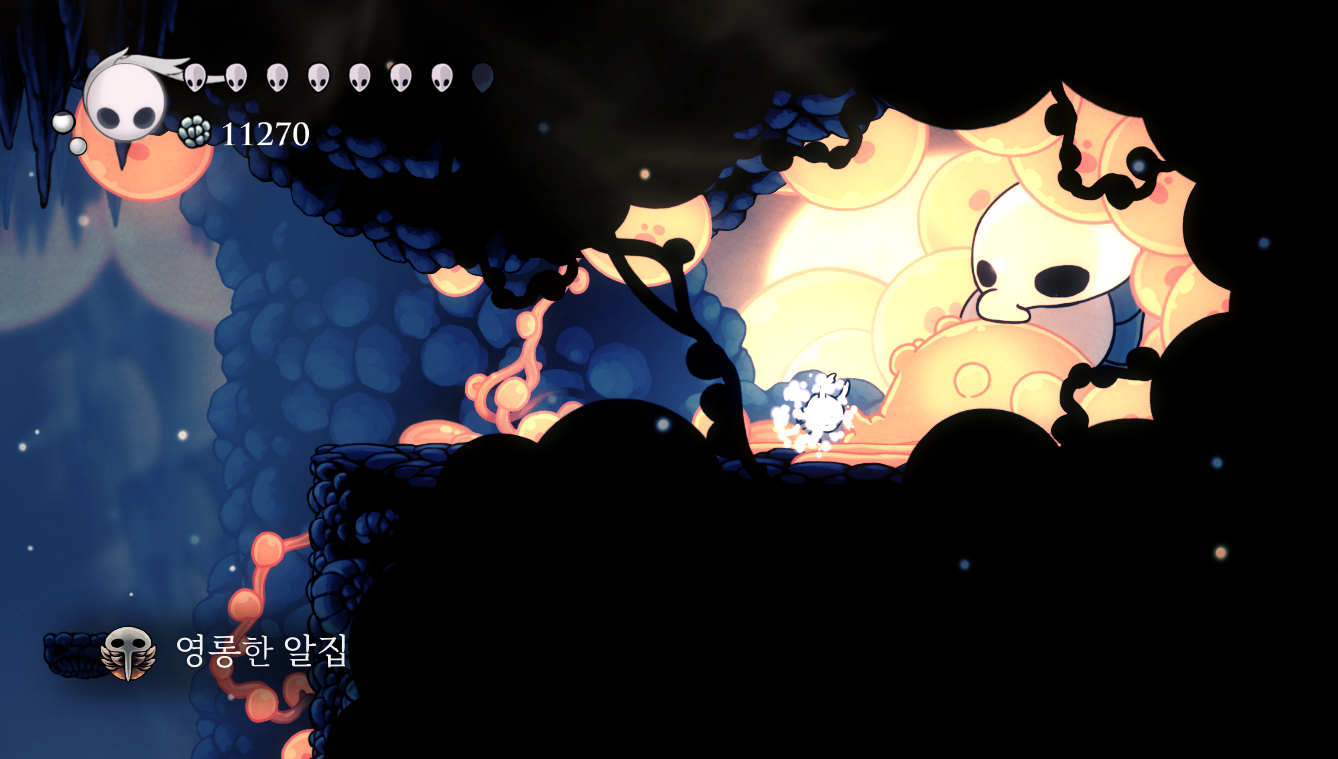Click the Geo currency icon
Screen dimensions: 1338x759
[195, 132]
